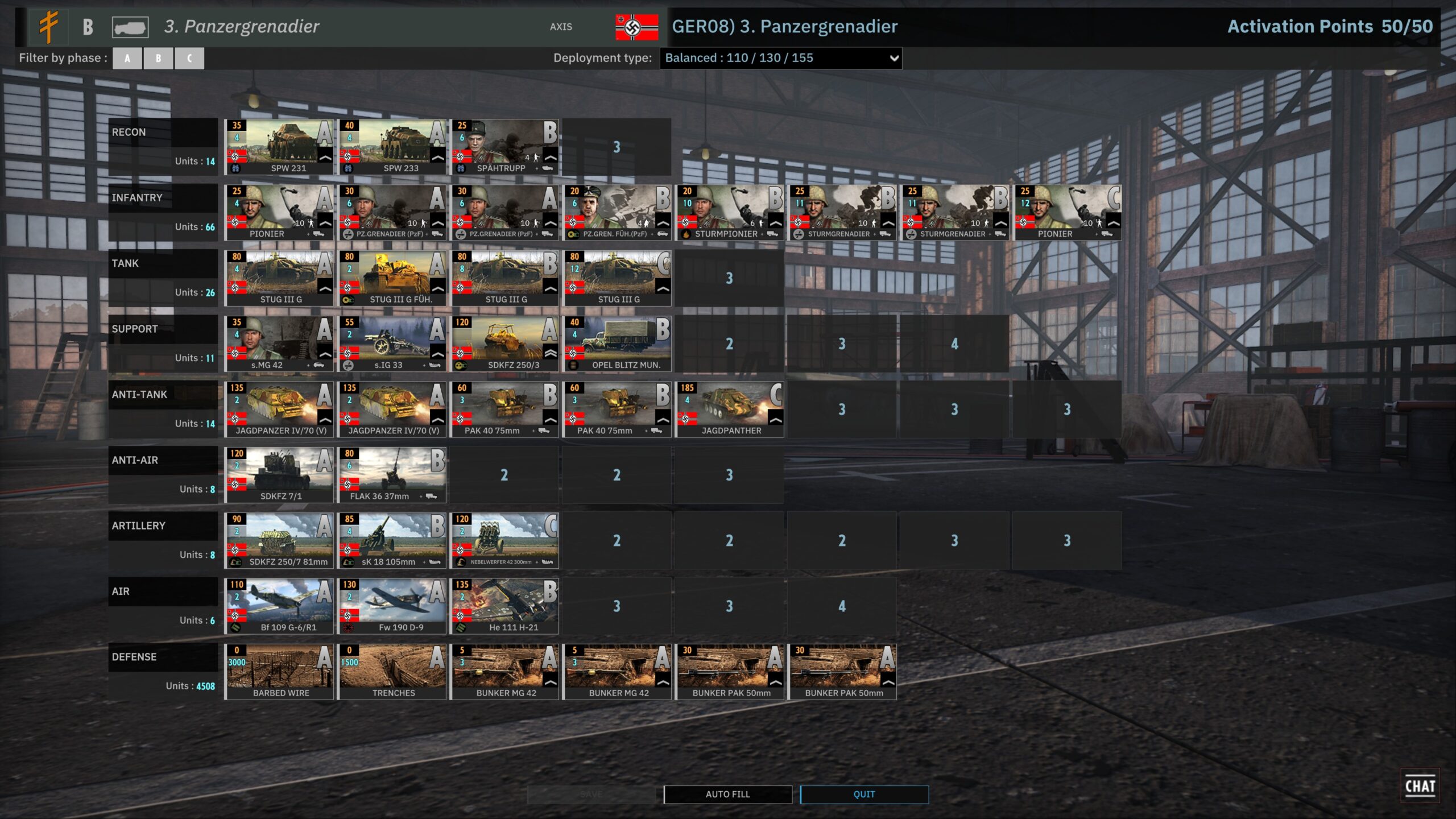Viewport: 1456px width, 819px height.
Task: Click the AUTO FILL button
Action: pyautogui.click(x=727, y=794)
